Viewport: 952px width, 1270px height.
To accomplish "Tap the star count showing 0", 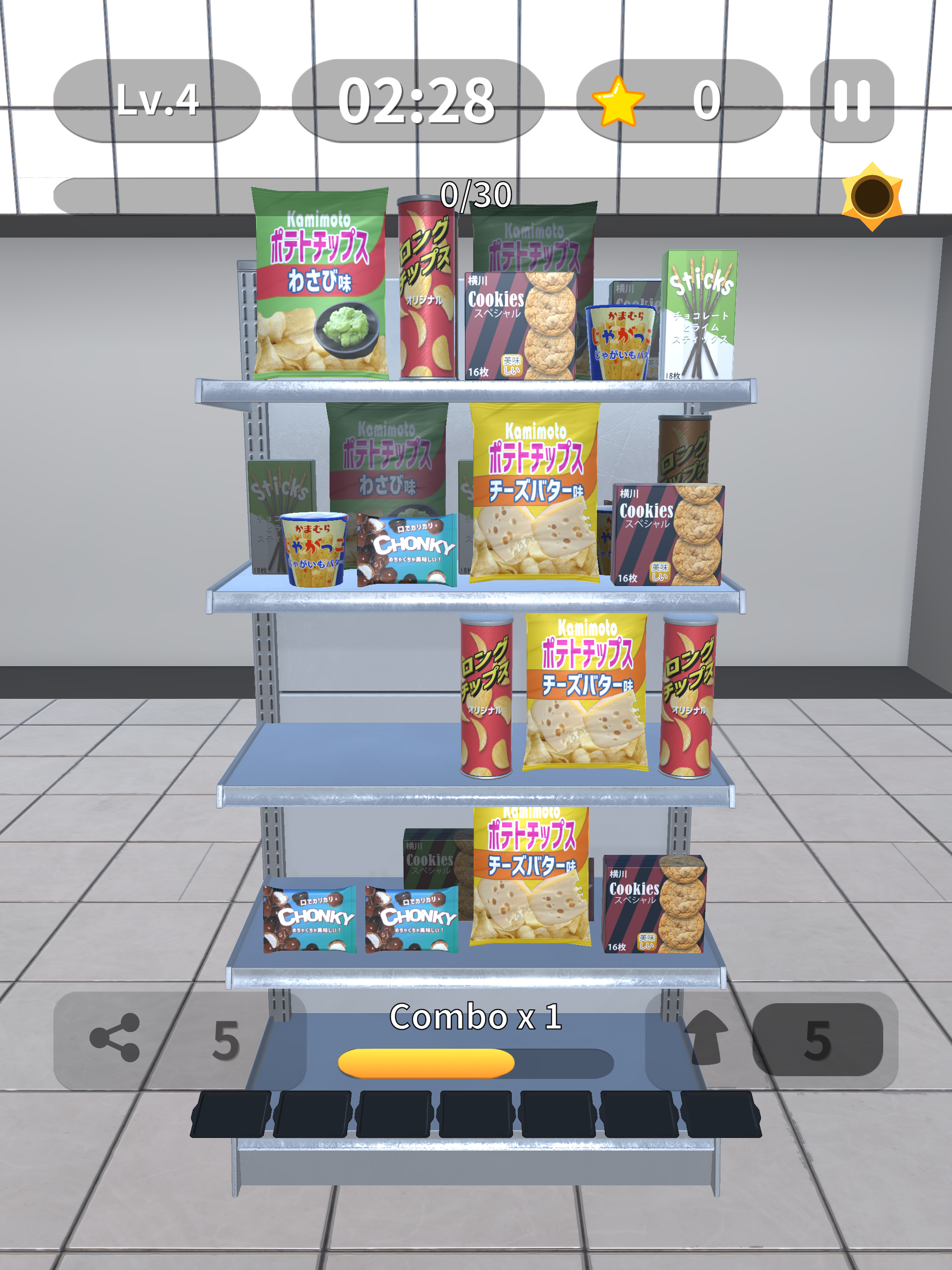I will pyautogui.click(x=708, y=100).
